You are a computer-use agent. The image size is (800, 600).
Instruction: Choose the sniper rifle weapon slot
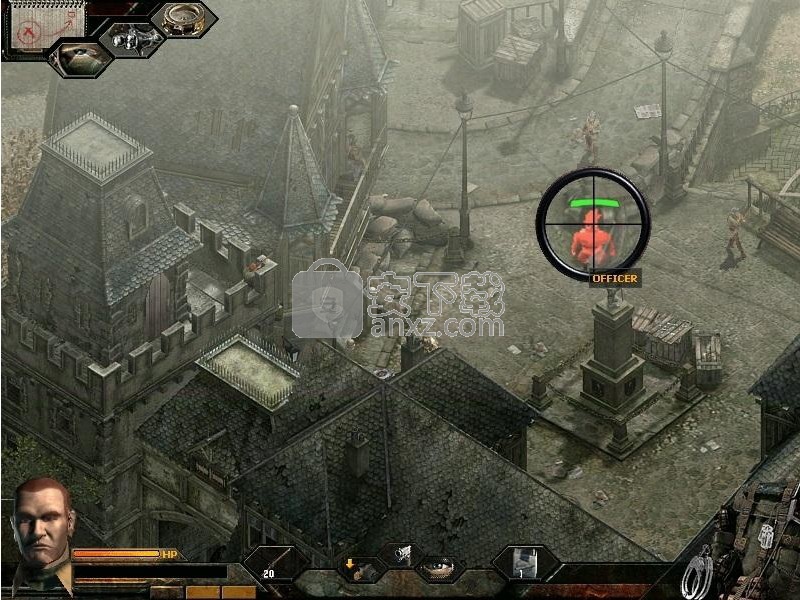(273, 564)
